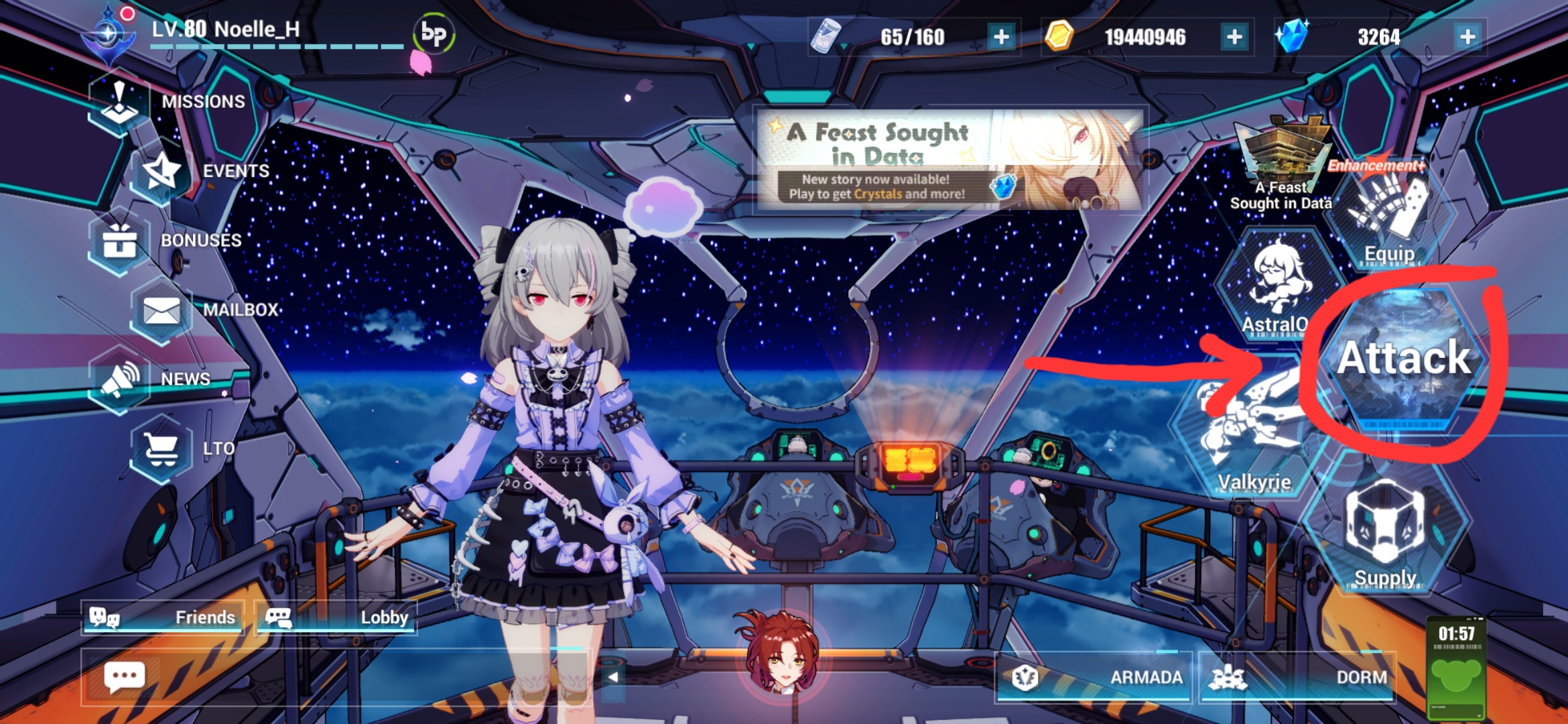Buy stamina with the plus next to 65/160
1568x724 pixels.
pos(1000,38)
